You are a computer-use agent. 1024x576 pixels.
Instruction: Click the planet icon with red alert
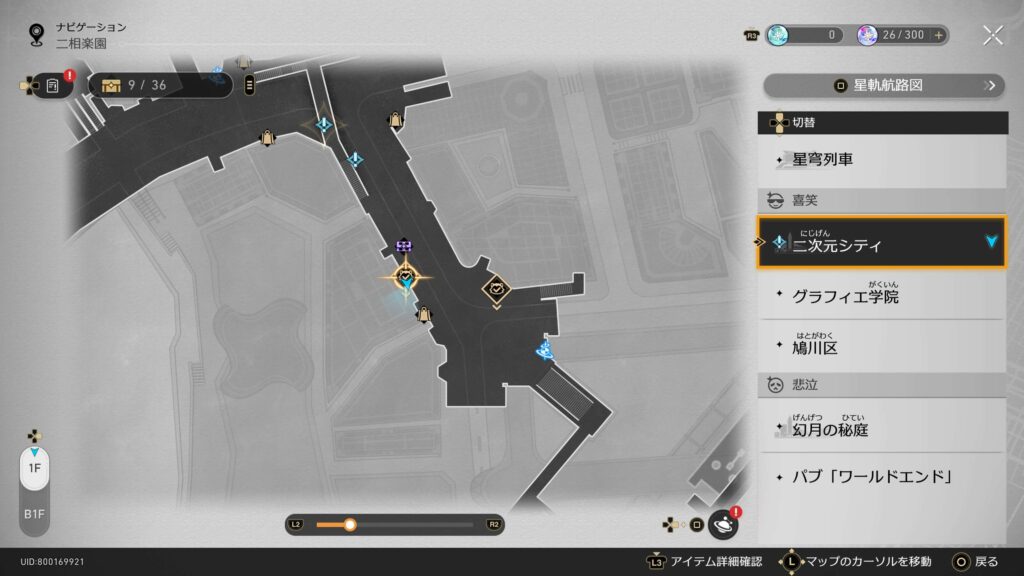coord(723,524)
